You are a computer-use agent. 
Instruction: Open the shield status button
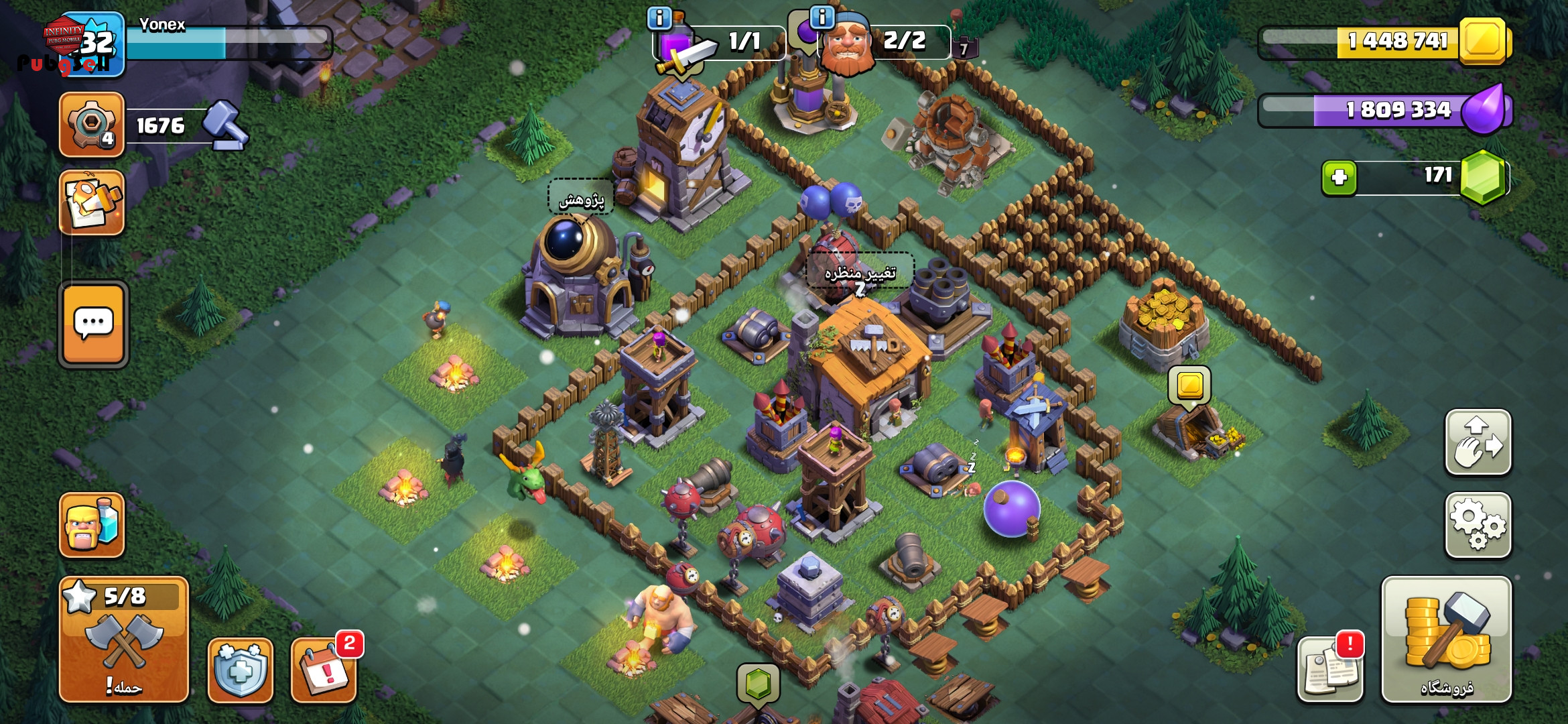[x=241, y=670]
